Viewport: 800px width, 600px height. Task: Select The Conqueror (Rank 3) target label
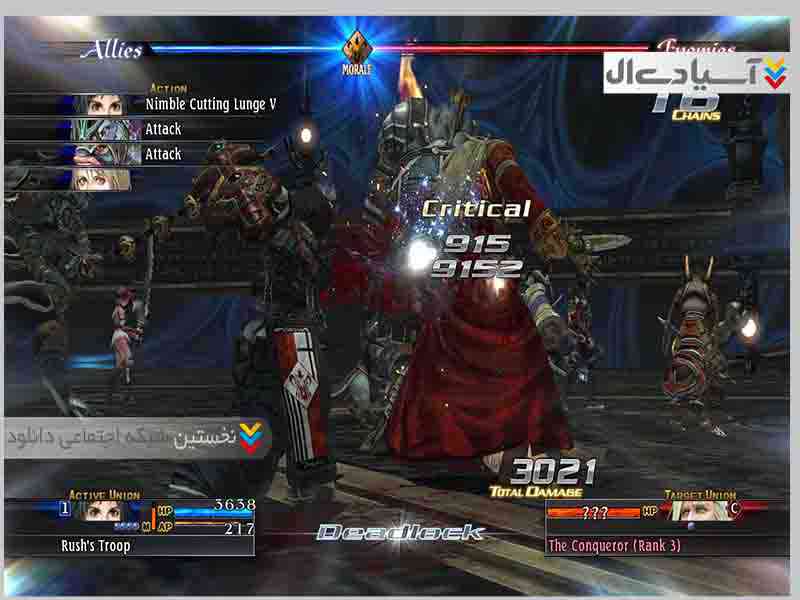[614, 546]
